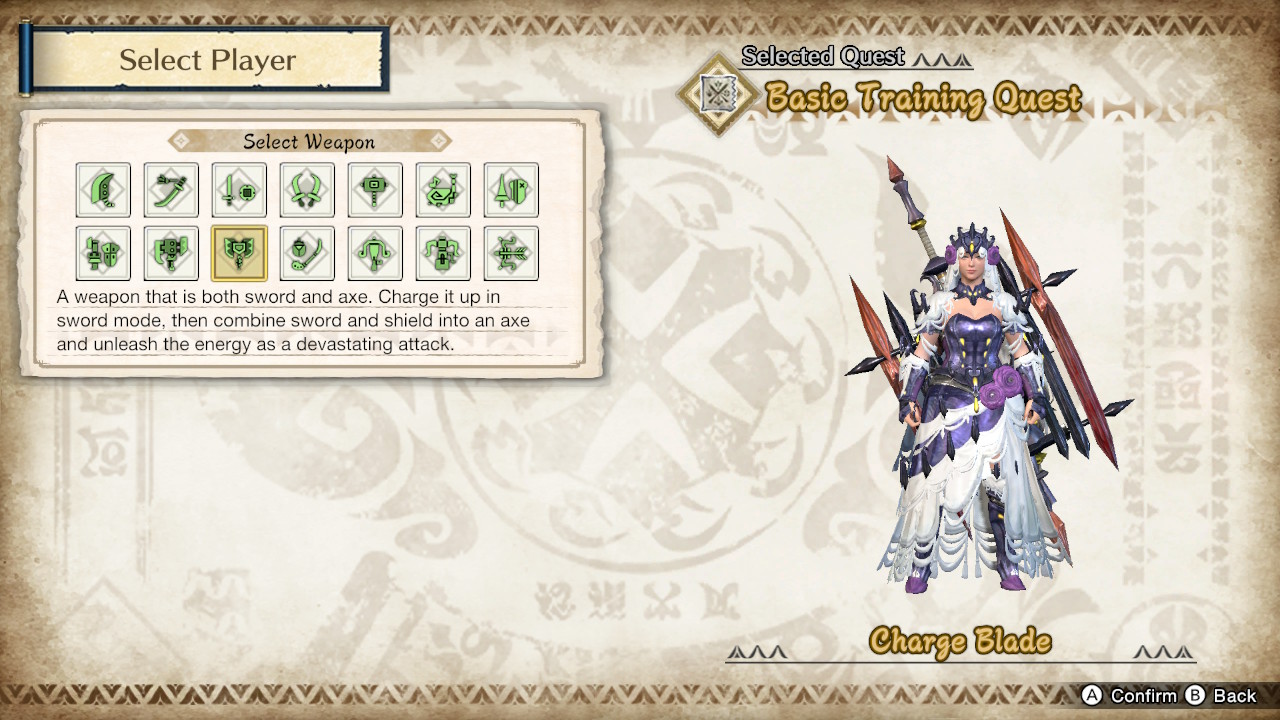Select the Light Bowgun icon

pyautogui.click(x=375, y=252)
